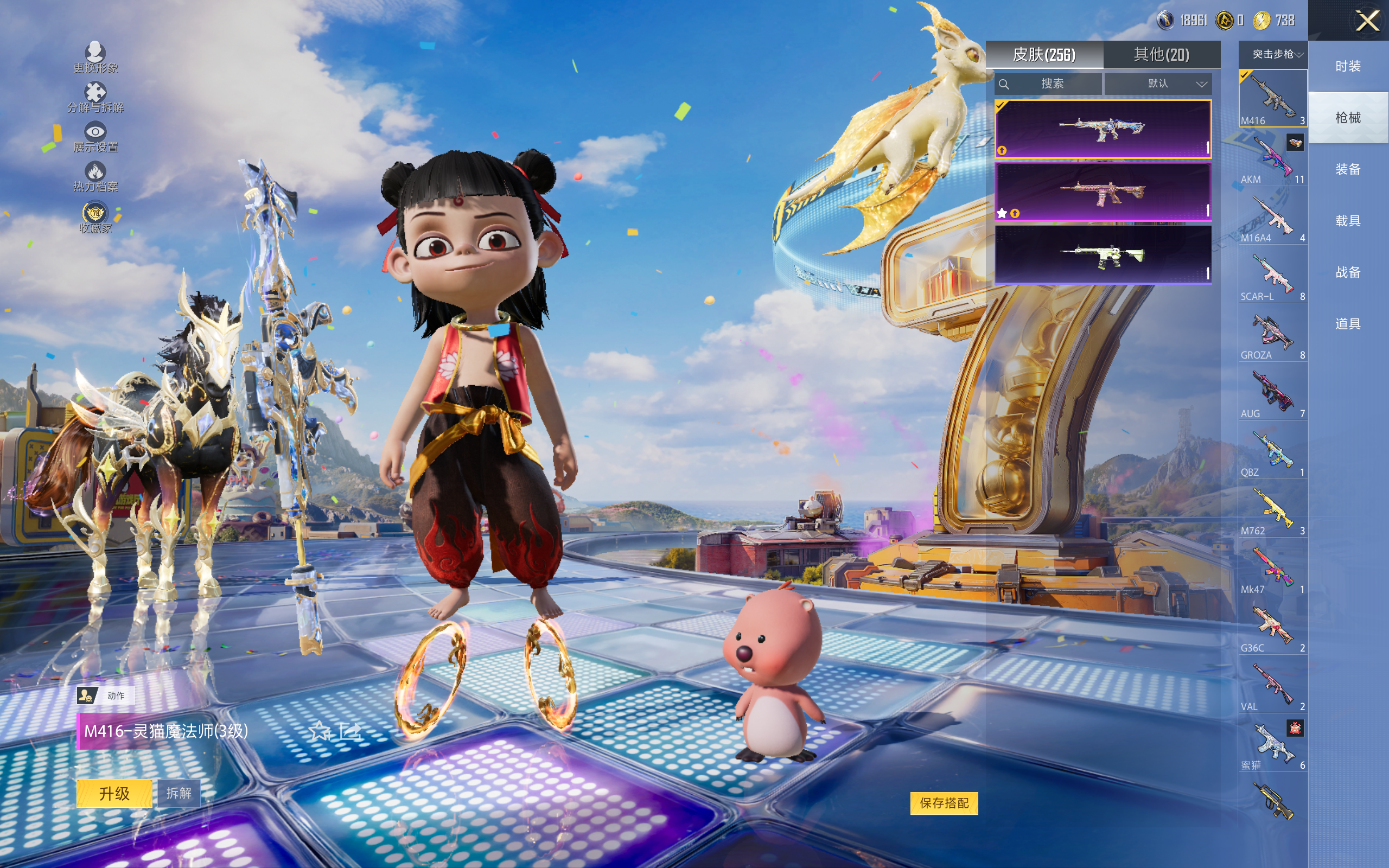
Task: Open 展示设置 display settings
Action: coord(95,137)
